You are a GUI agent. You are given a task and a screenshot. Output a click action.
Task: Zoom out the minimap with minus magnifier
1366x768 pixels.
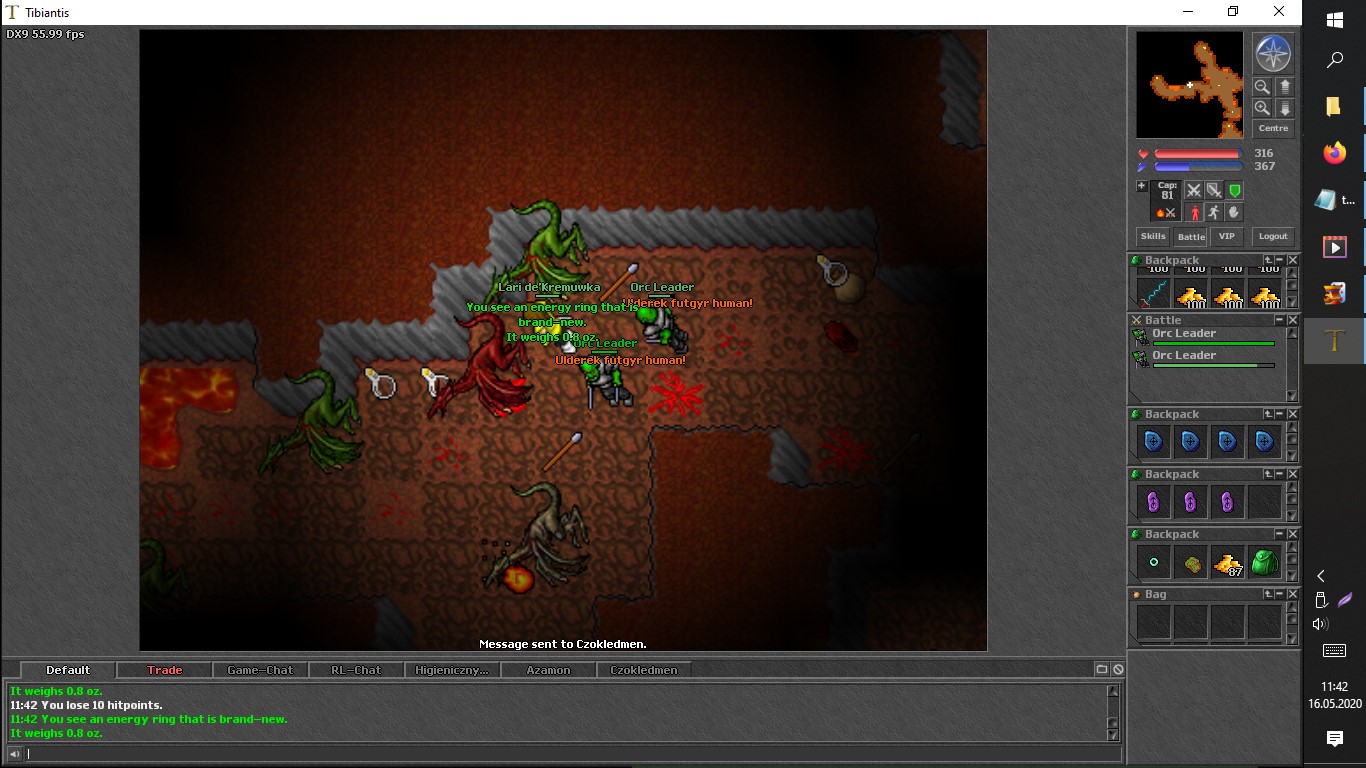coord(1263,87)
